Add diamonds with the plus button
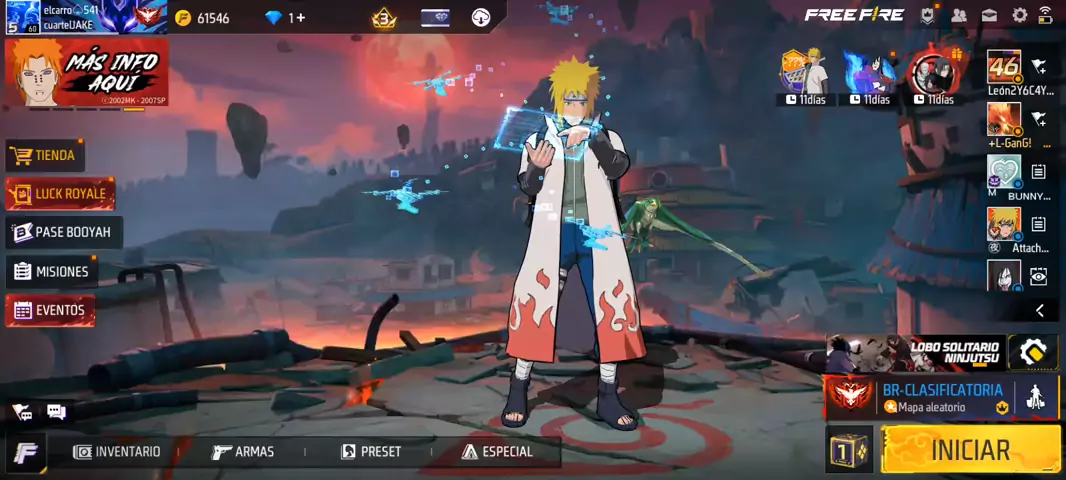1066x480 pixels. coord(300,18)
